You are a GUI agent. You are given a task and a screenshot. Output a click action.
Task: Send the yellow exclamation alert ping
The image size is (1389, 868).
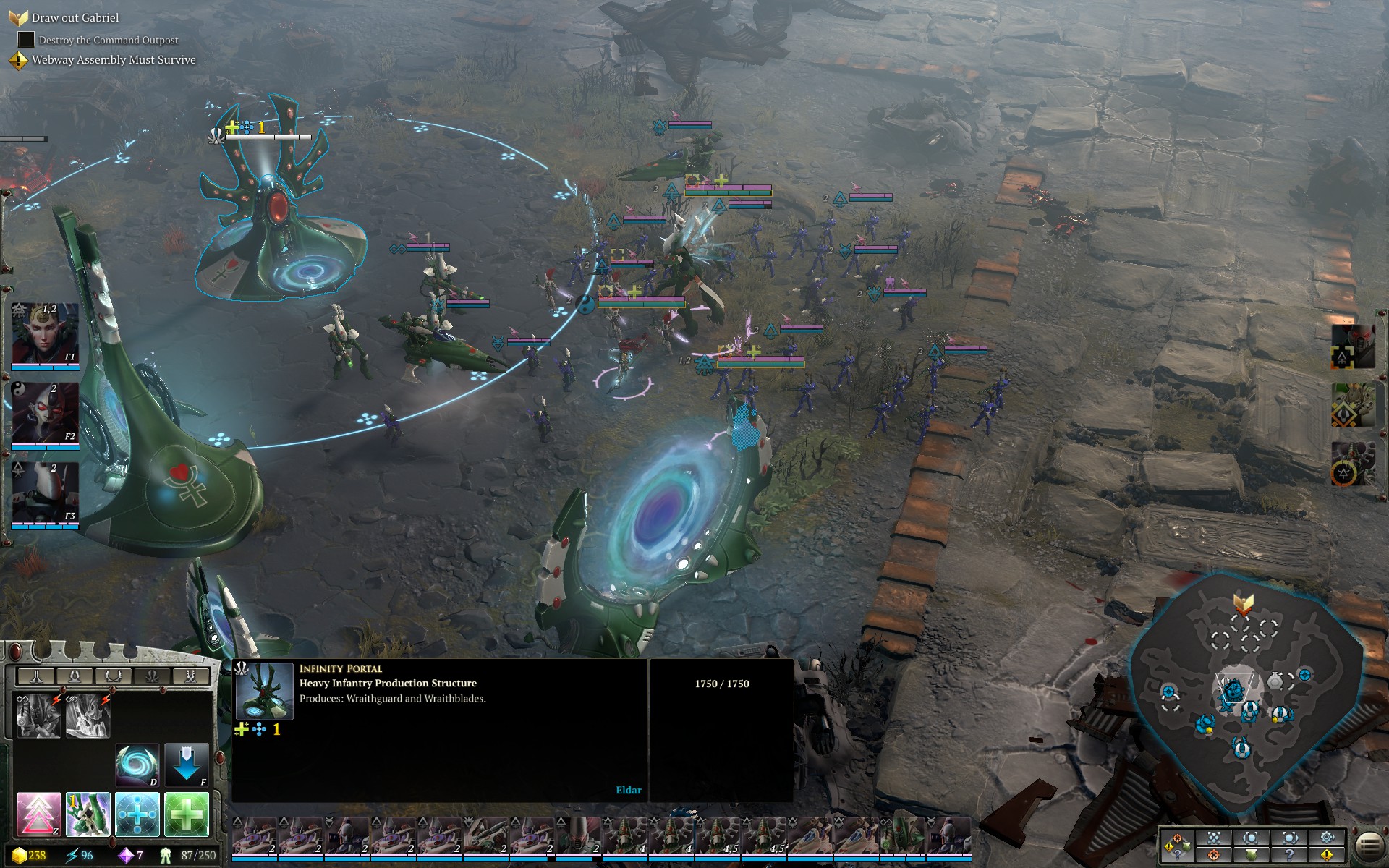tap(1327, 855)
